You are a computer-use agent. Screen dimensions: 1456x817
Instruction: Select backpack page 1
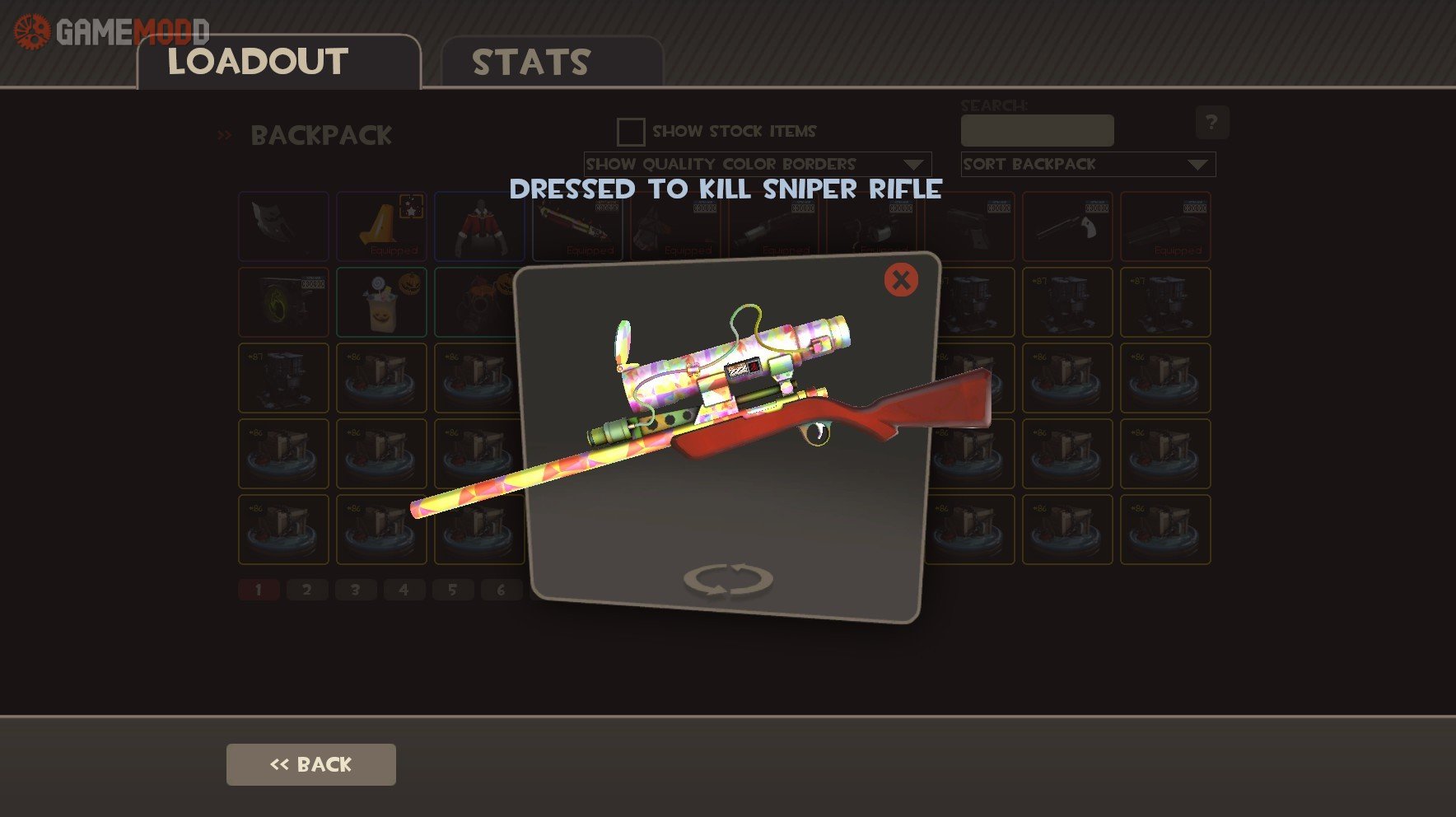click(259, 590)
